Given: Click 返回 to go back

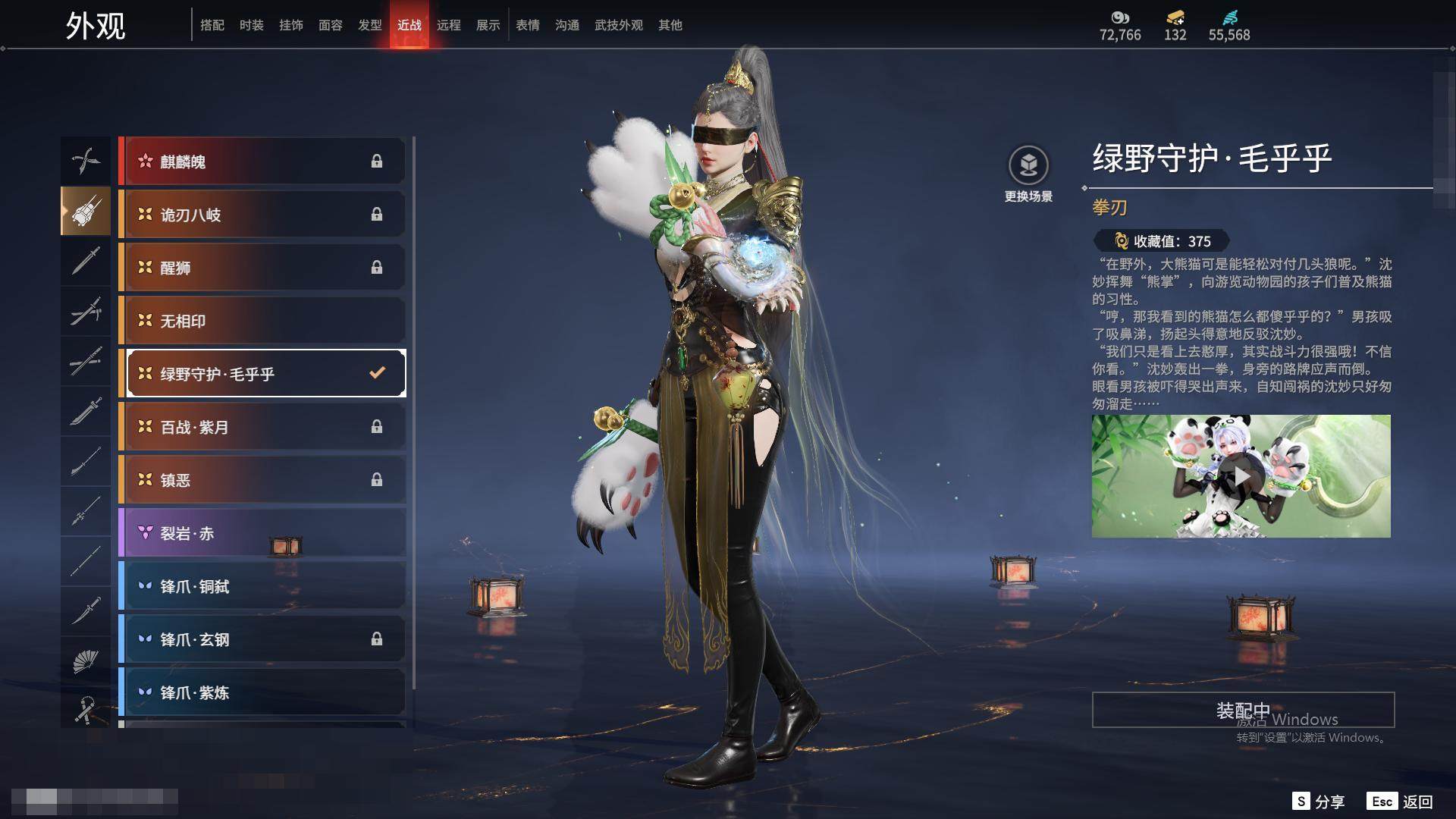Looking at the screenshot, I should 1400,802.
